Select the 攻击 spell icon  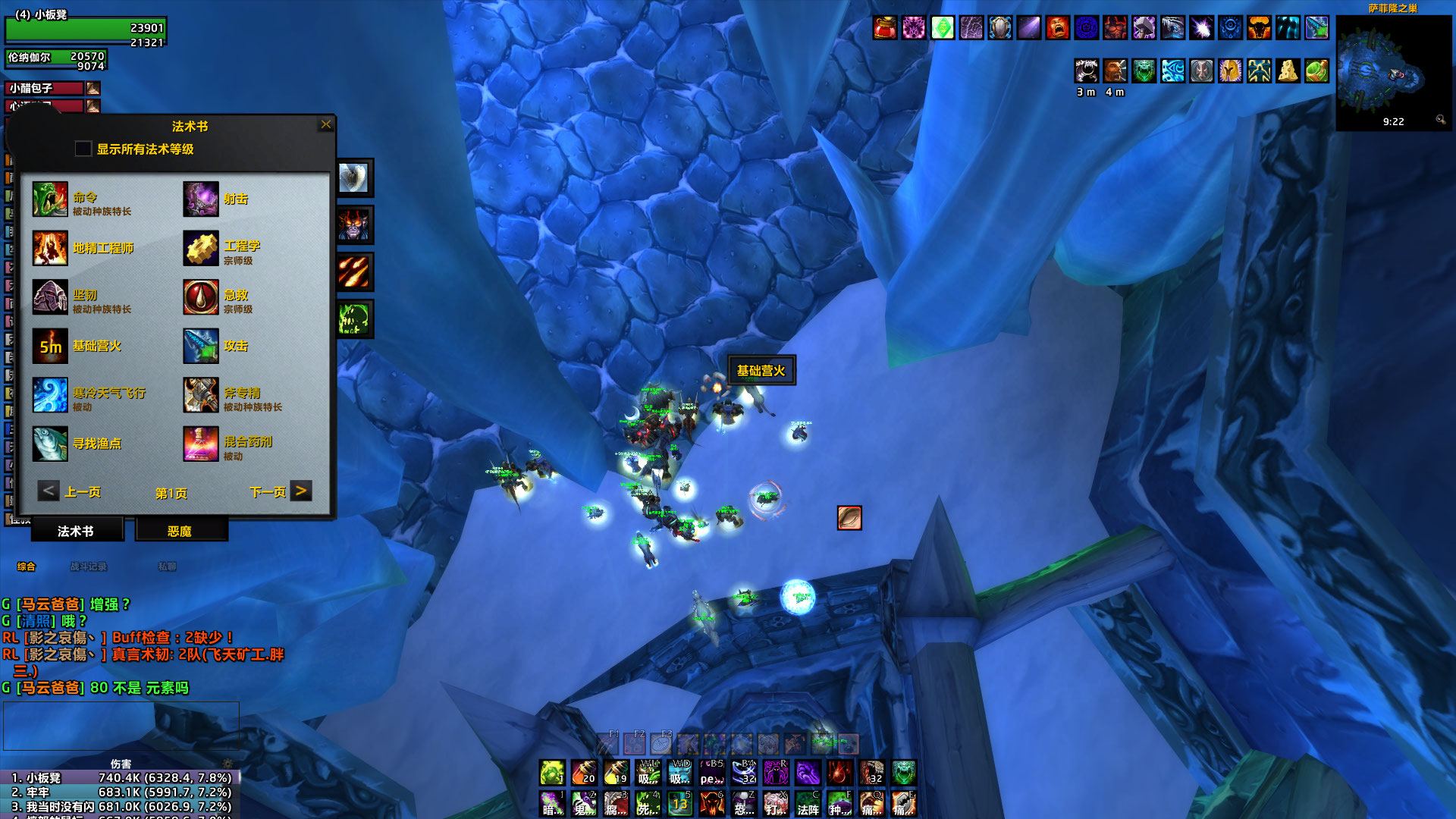(x=200, y=345)
